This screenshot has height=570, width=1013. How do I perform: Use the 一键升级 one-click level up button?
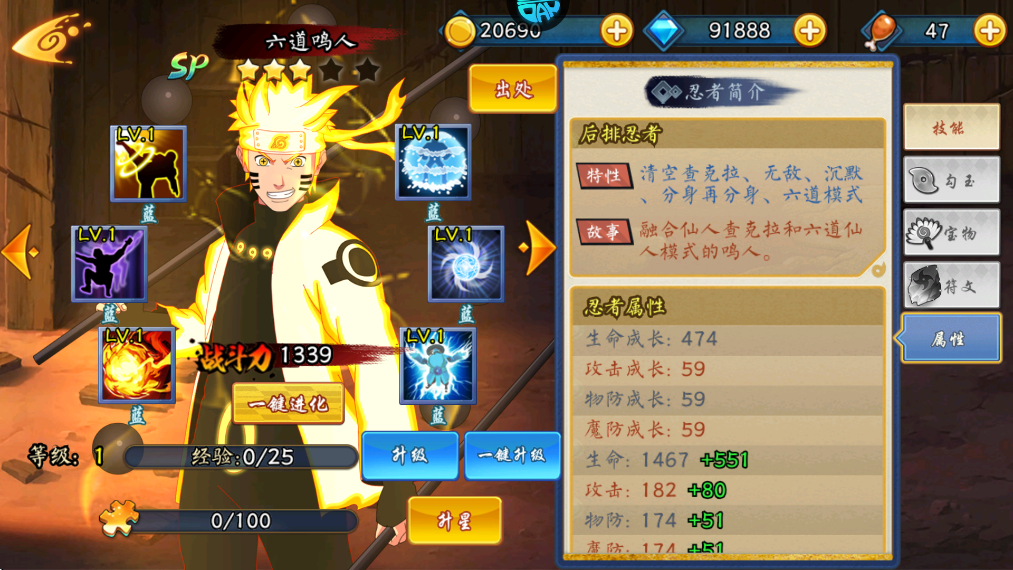(x=511, y=456)
